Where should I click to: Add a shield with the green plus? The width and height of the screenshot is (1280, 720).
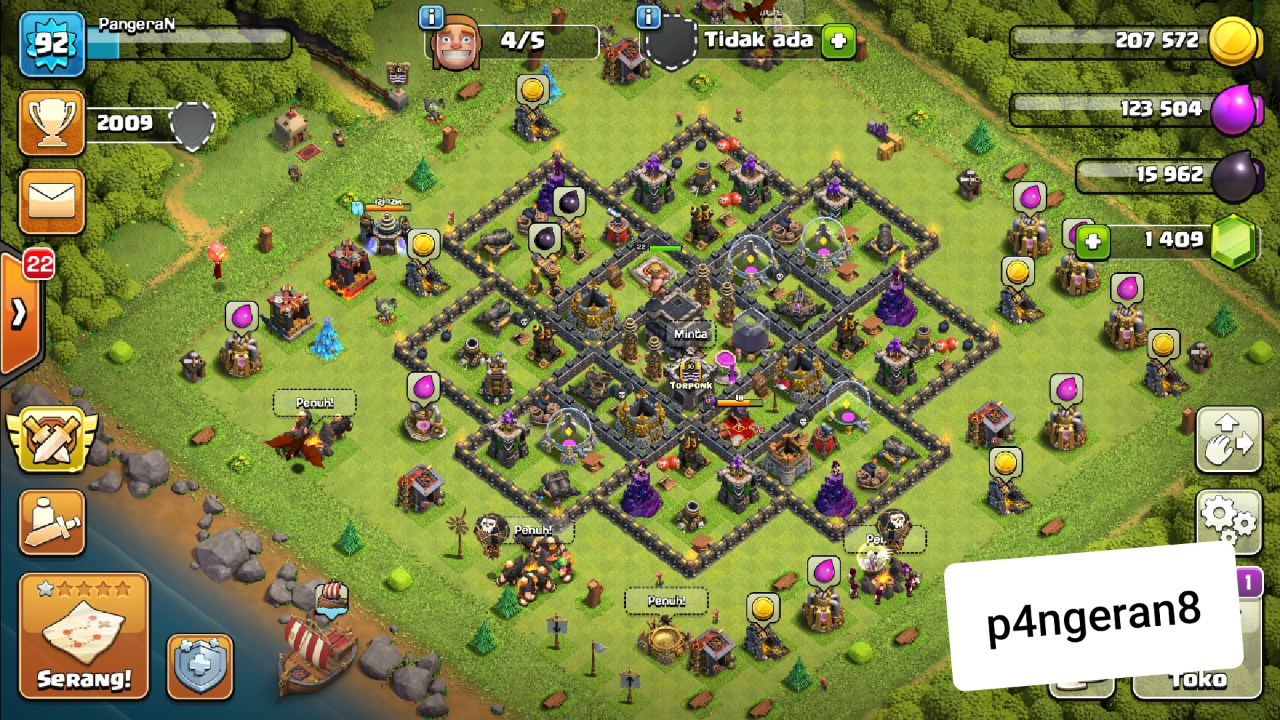pyautogui.click(x=837, y=42)
